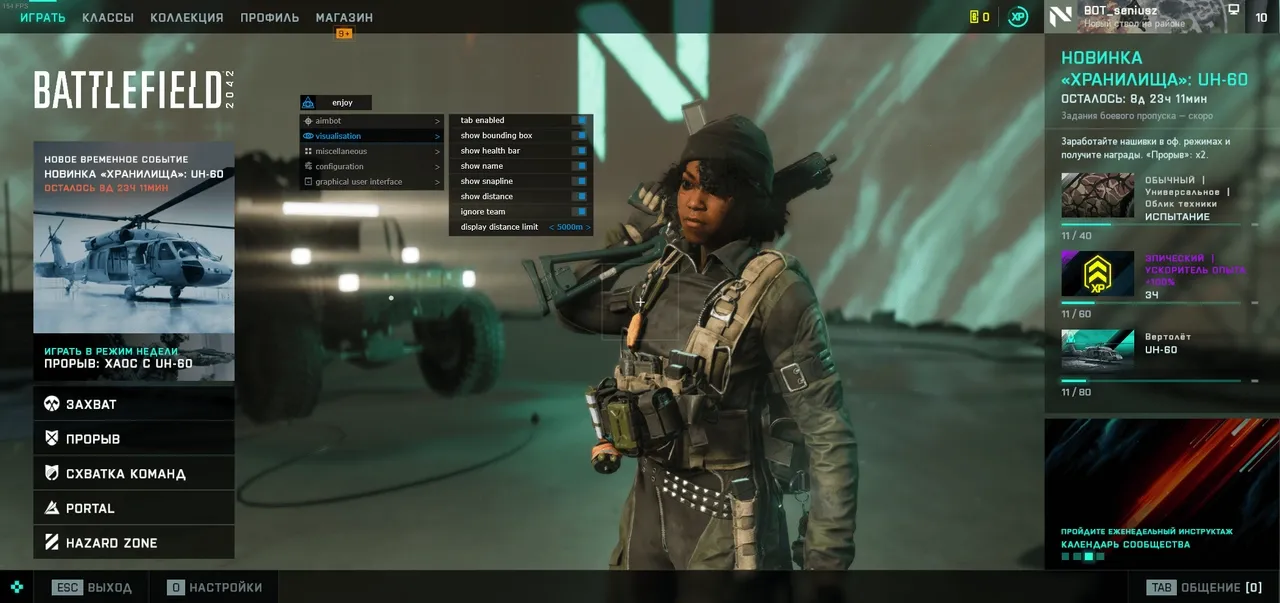Open the configuration overlay submenu
Viewport: 1280px width, 603px height.
371,166
